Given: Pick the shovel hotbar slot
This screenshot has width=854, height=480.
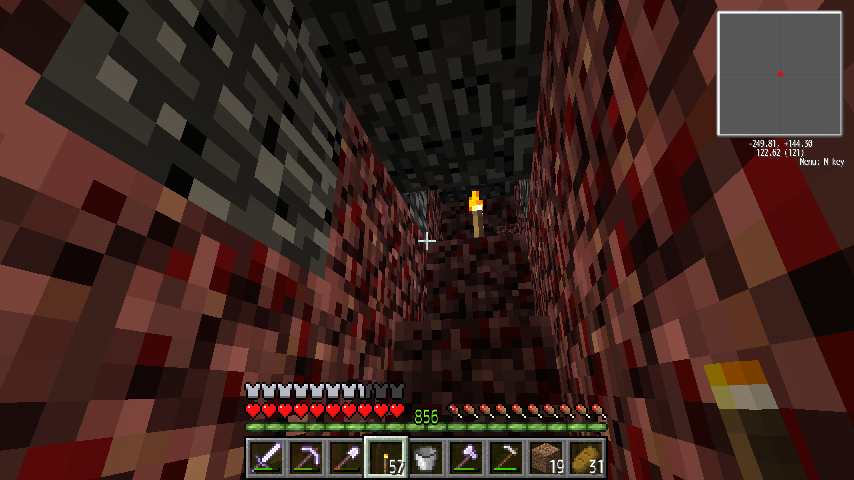Looking at the screenshot, I should click(346, 458).
